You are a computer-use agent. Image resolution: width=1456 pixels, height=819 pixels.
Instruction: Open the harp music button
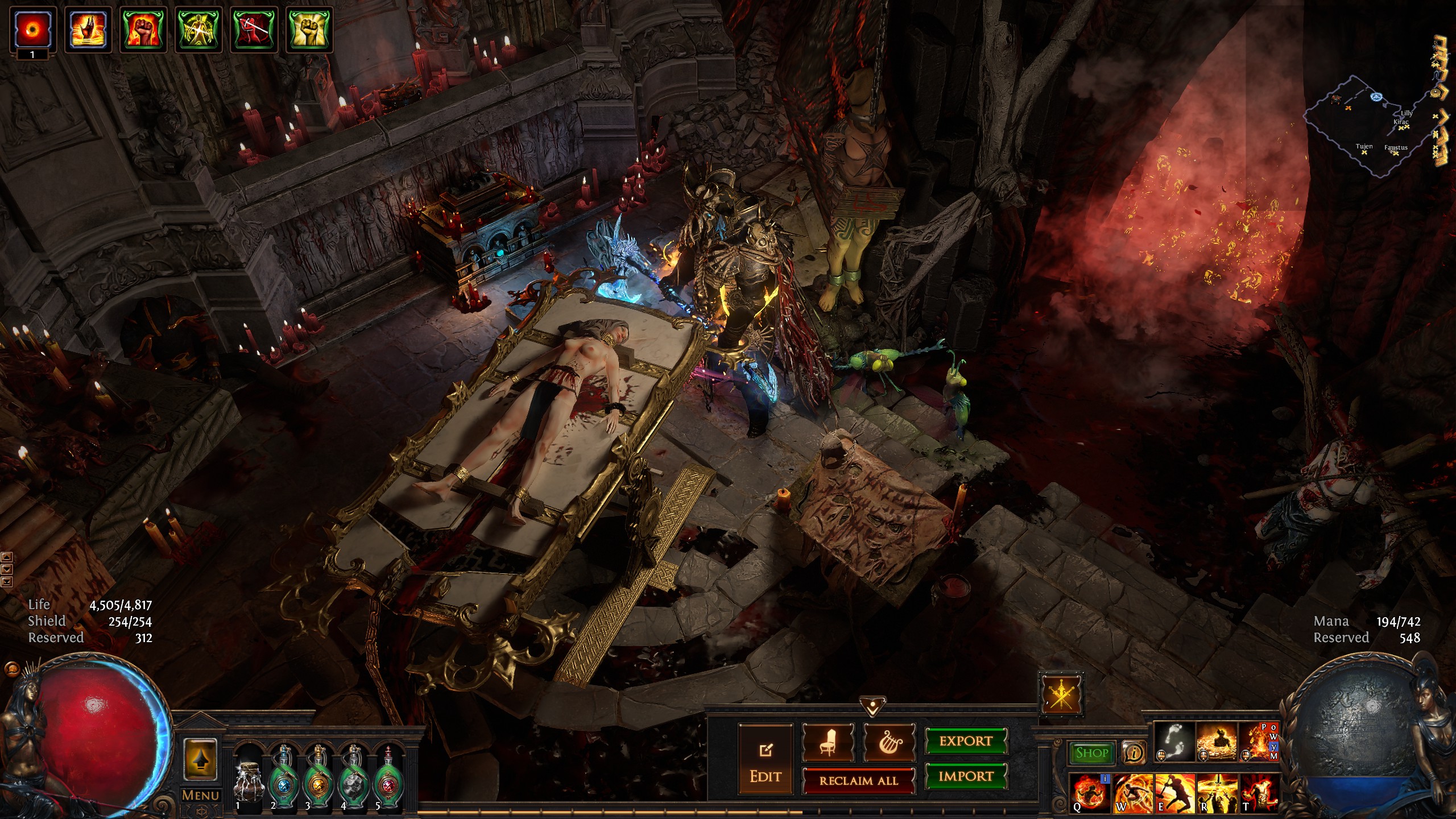coord(890,742)
